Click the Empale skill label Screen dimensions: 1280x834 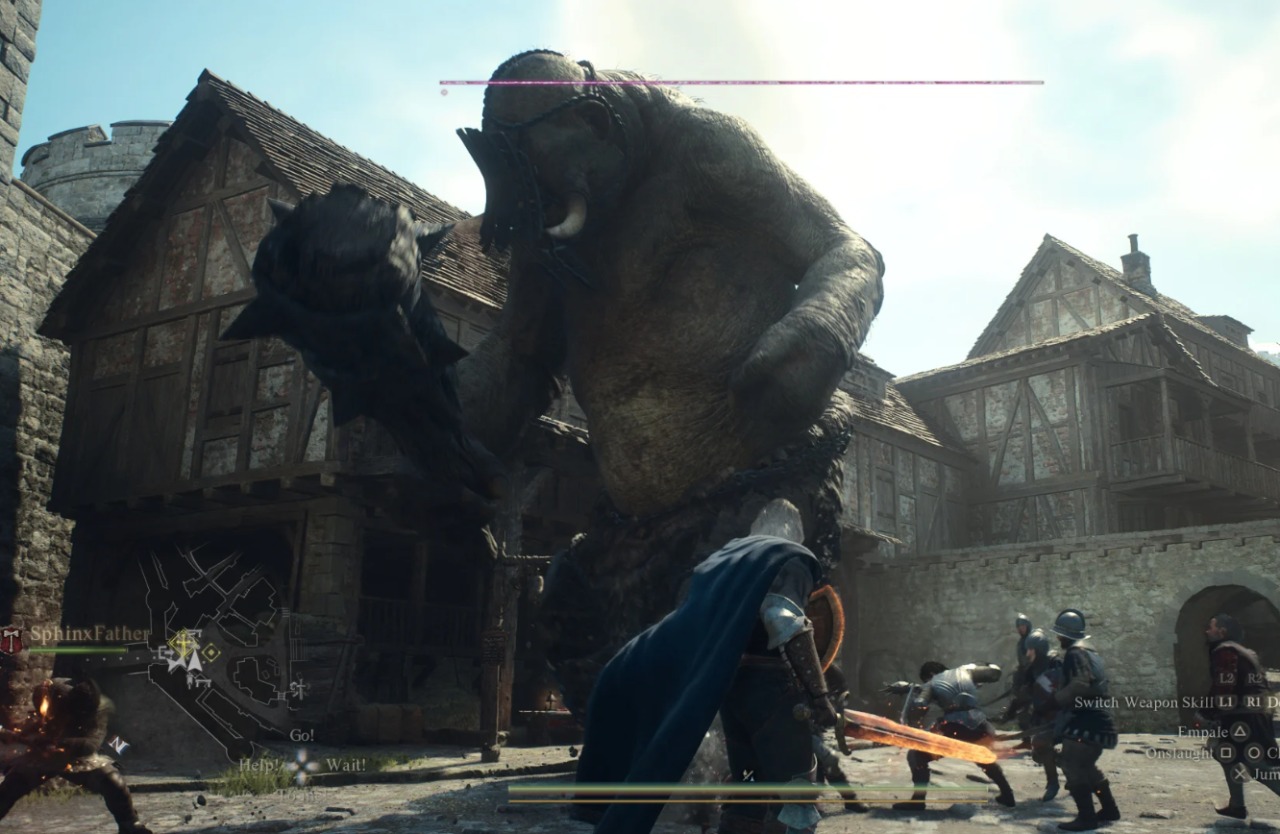pos(1201,731)
